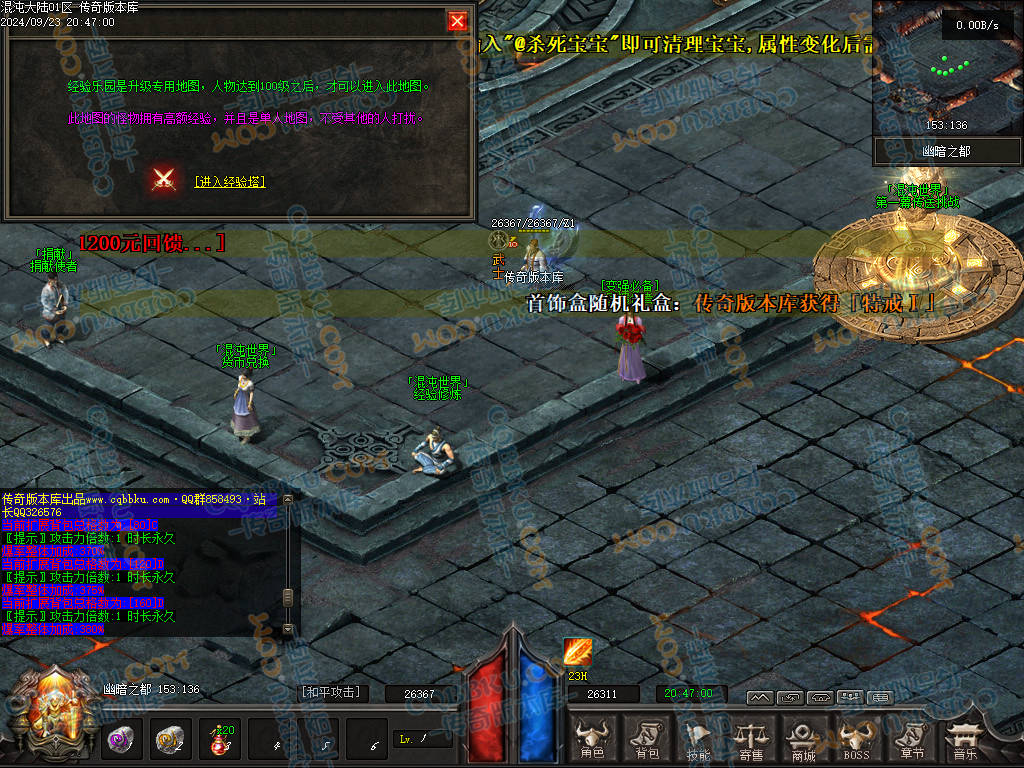This screenshot has width=1024, height=768.
Task: Select the purple swirl stone in slot 1
Action: coord(123,740)
